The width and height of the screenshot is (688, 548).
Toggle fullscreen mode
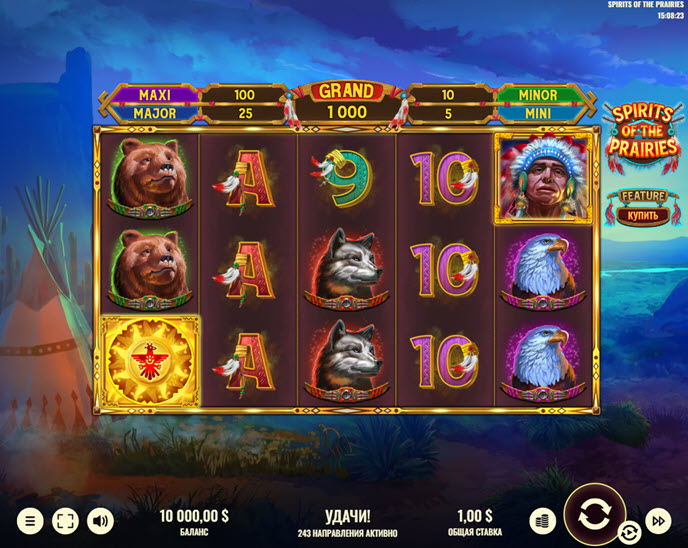(x=65, y=520)
